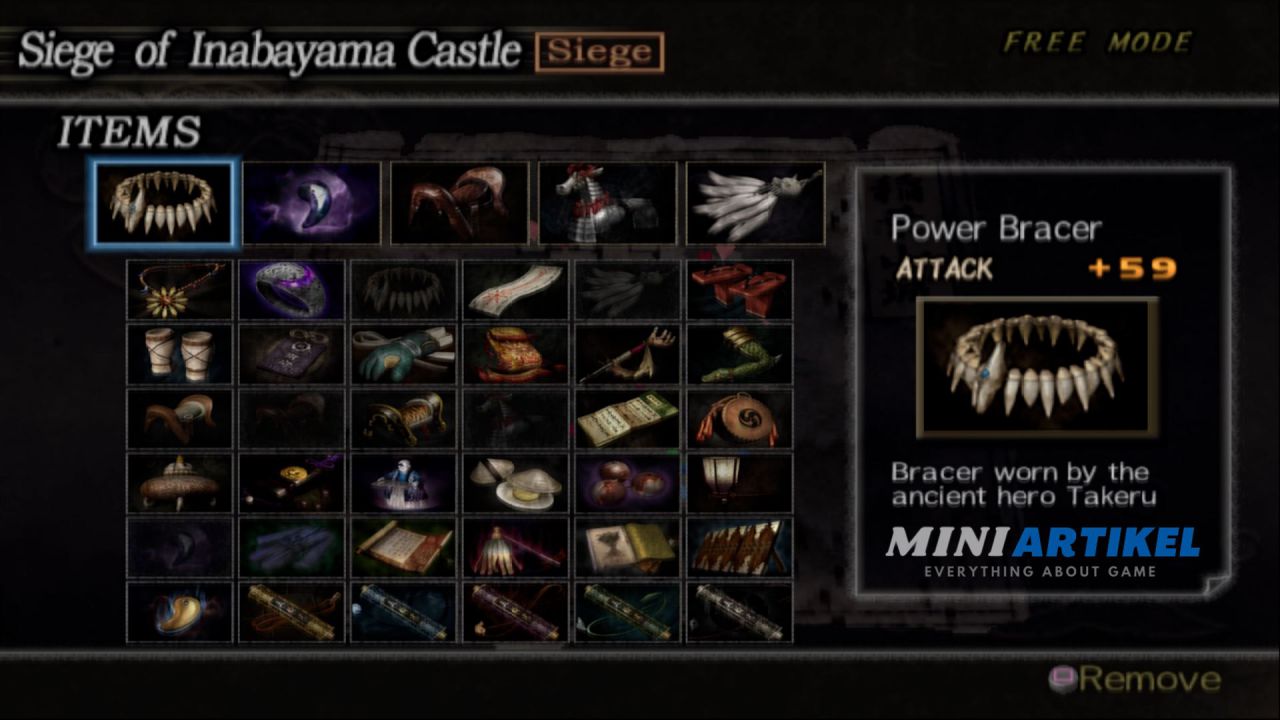1280x720 pixels.
Task: Select the armored war horse equipped item
Action: coord(608,203)
